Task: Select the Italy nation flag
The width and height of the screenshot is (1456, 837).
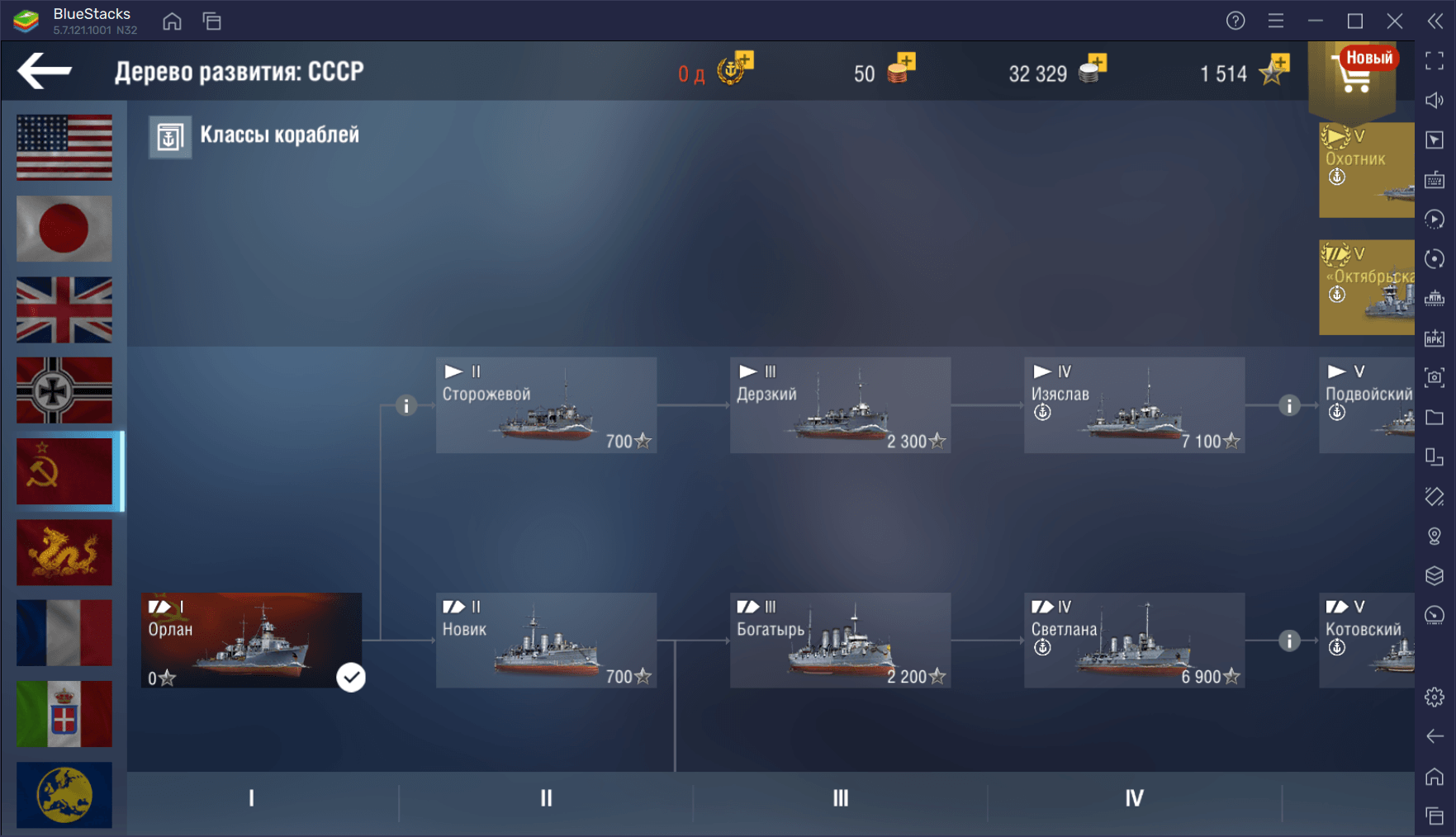Action: tap(64, 714)
